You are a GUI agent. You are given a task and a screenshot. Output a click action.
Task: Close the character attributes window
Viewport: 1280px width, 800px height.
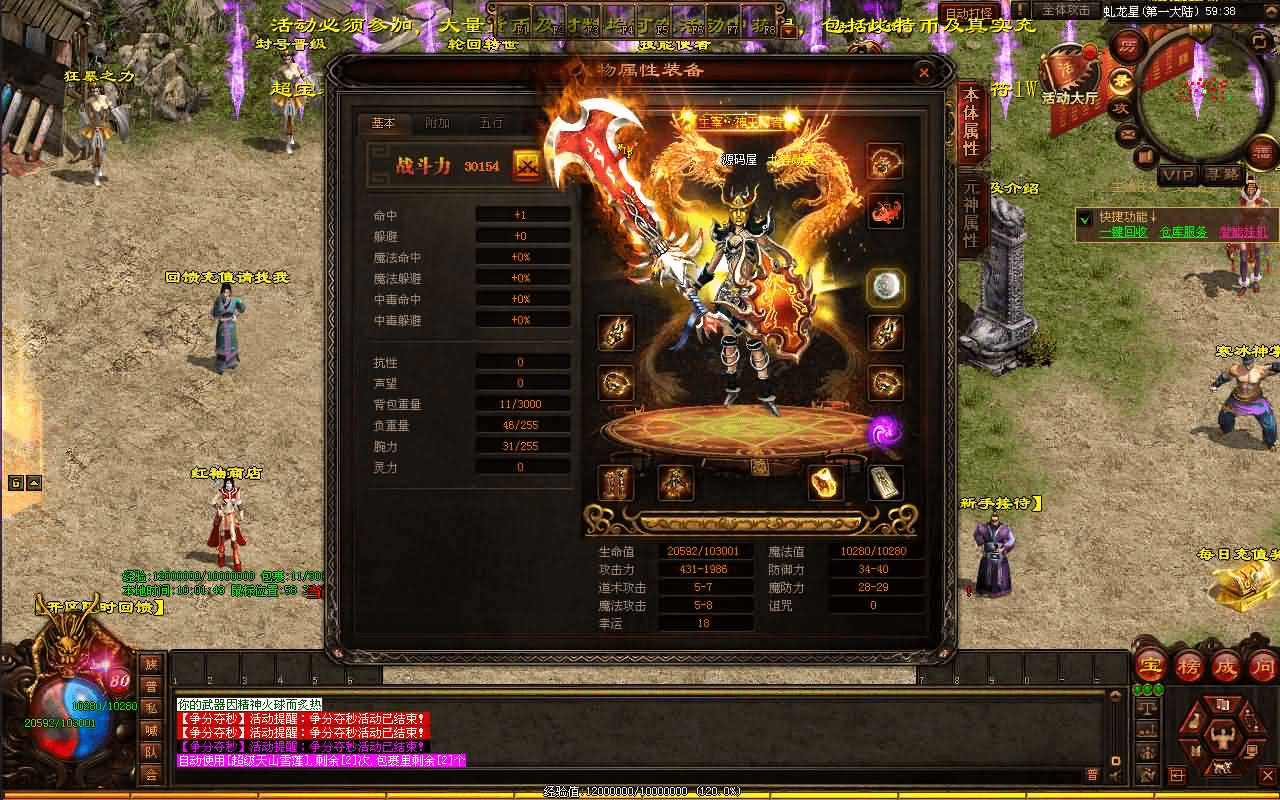(x=924, y=72)
